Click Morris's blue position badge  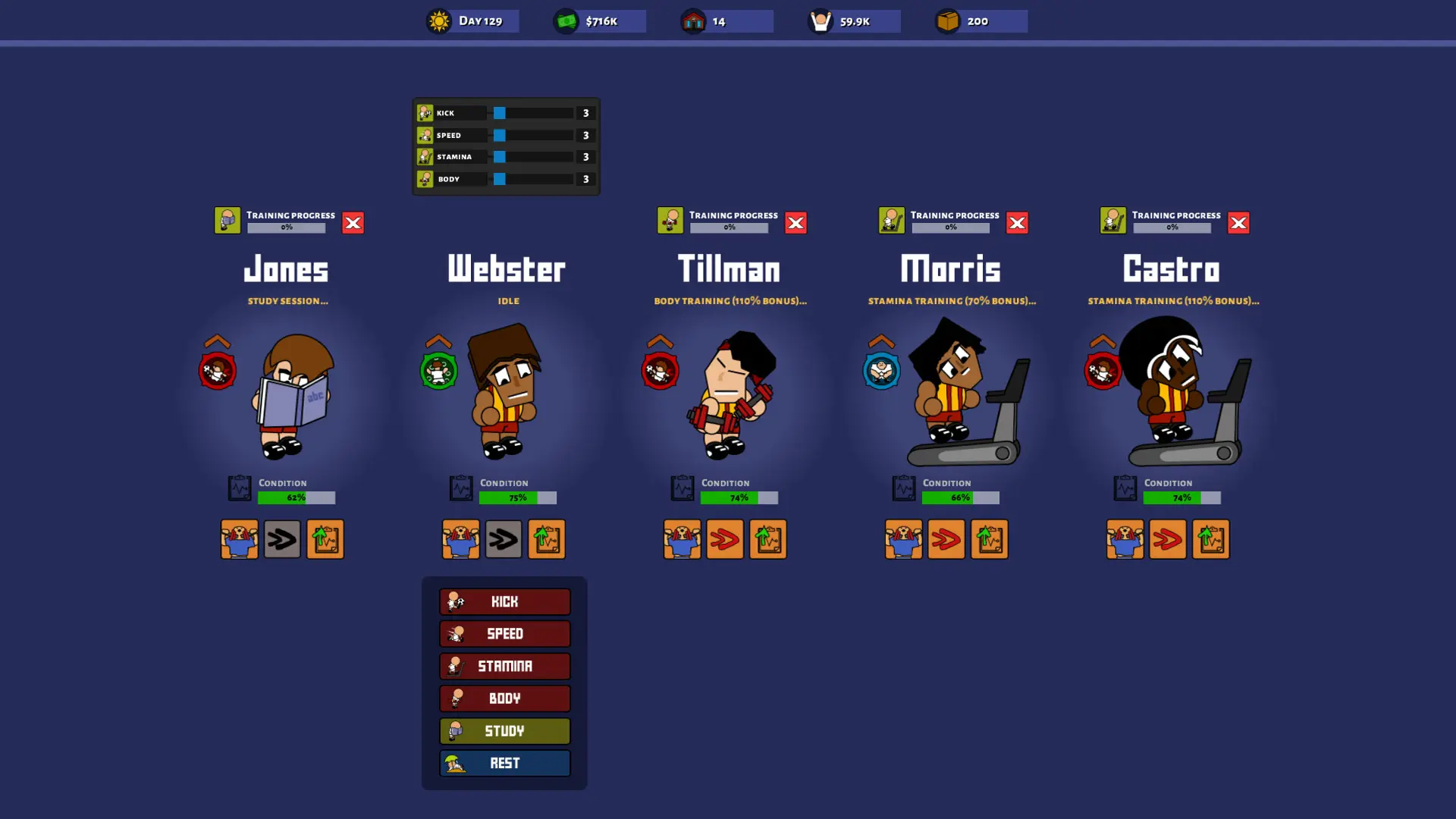881,371
